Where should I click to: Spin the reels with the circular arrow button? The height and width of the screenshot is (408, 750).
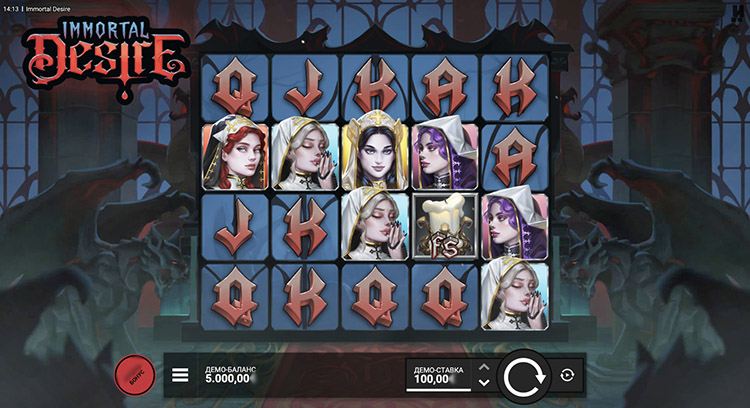pyautogui.click(x=522, y=376)
